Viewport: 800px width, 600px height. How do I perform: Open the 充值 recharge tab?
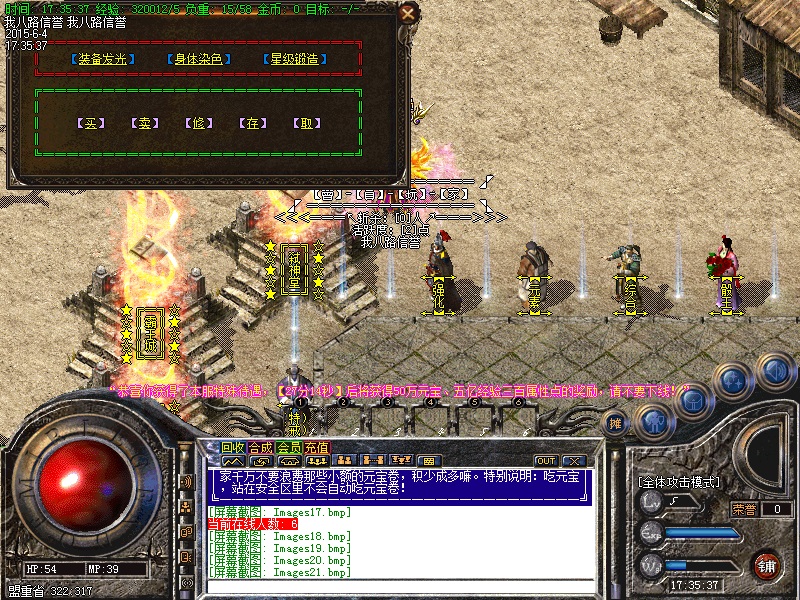point(317,447)
